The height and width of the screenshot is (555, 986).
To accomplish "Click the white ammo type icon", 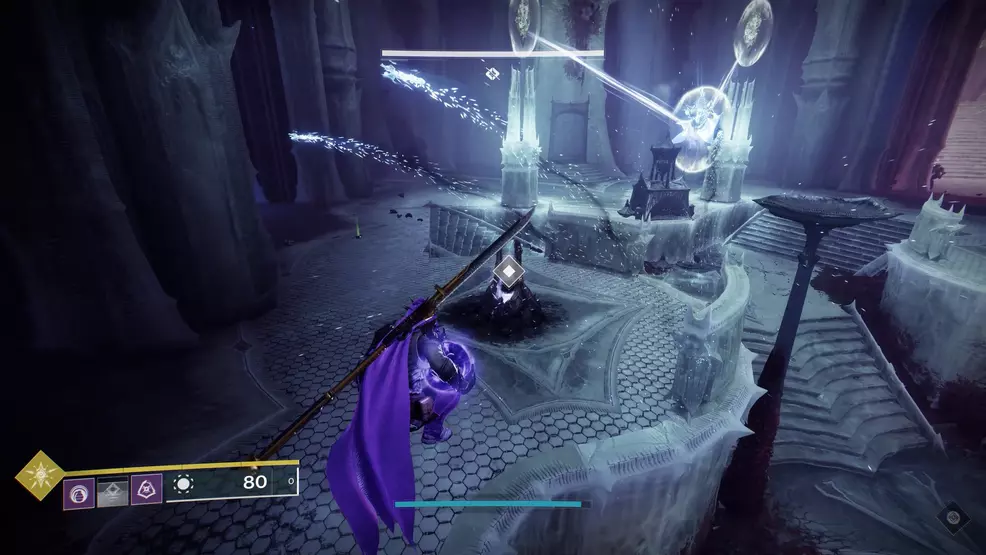I will tap(183, 486).
